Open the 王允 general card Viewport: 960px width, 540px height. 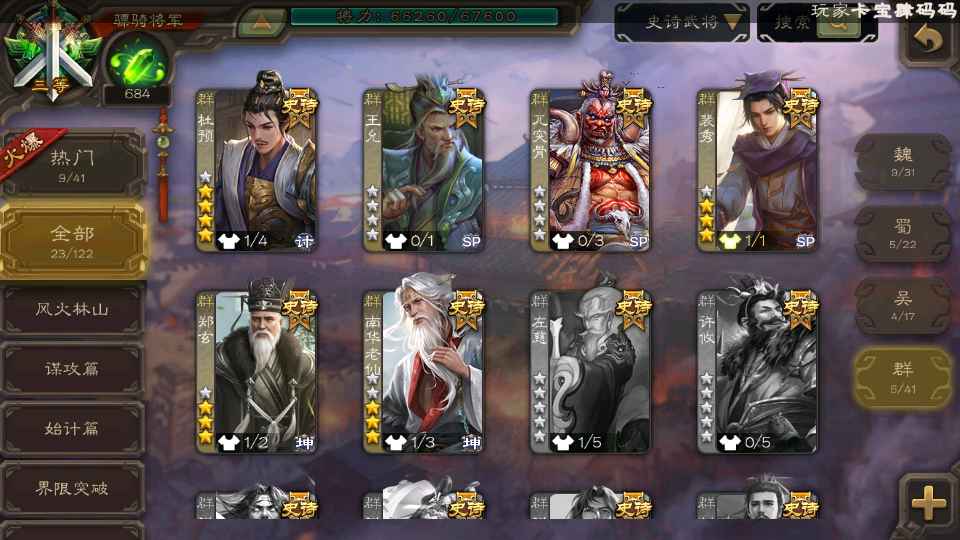[424, 165]
